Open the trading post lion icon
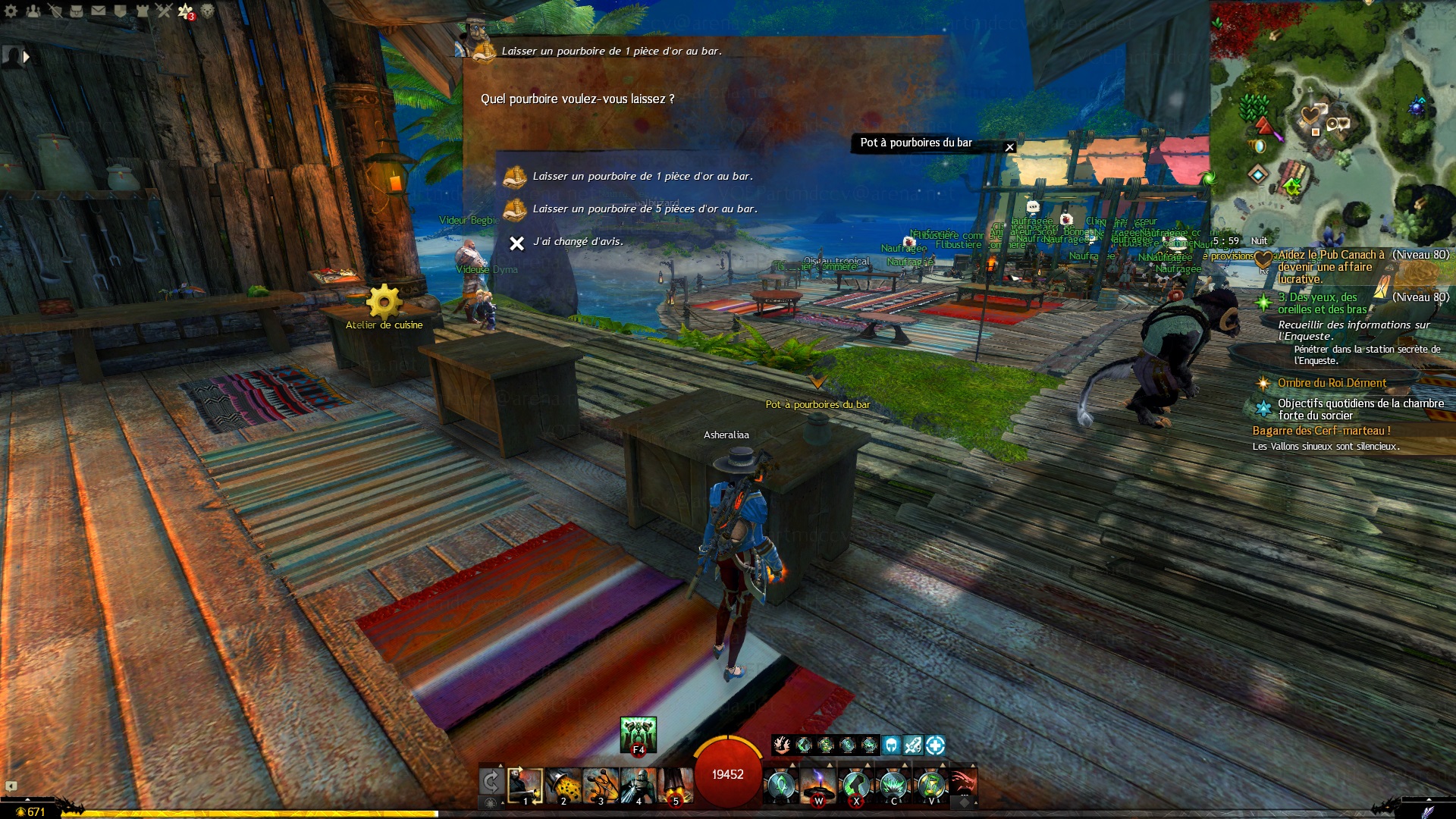Screen dimensions: 1456x819 click(207, 11)
